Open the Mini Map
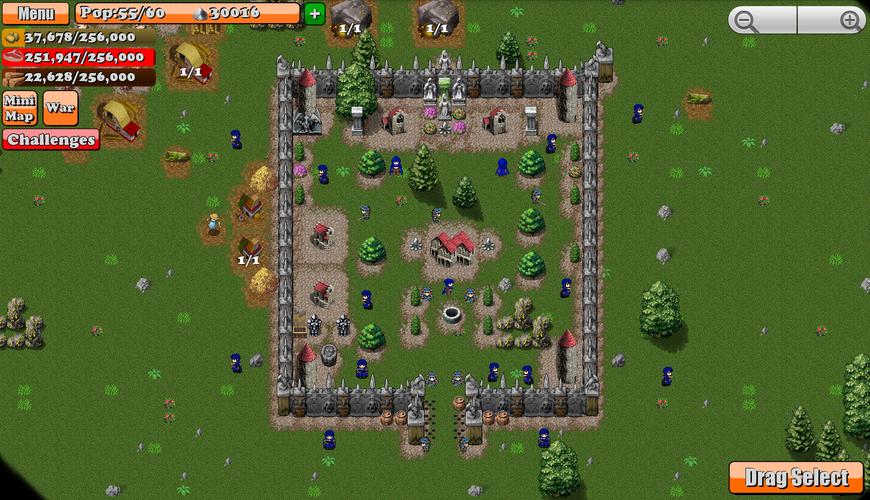 point(20,108)
